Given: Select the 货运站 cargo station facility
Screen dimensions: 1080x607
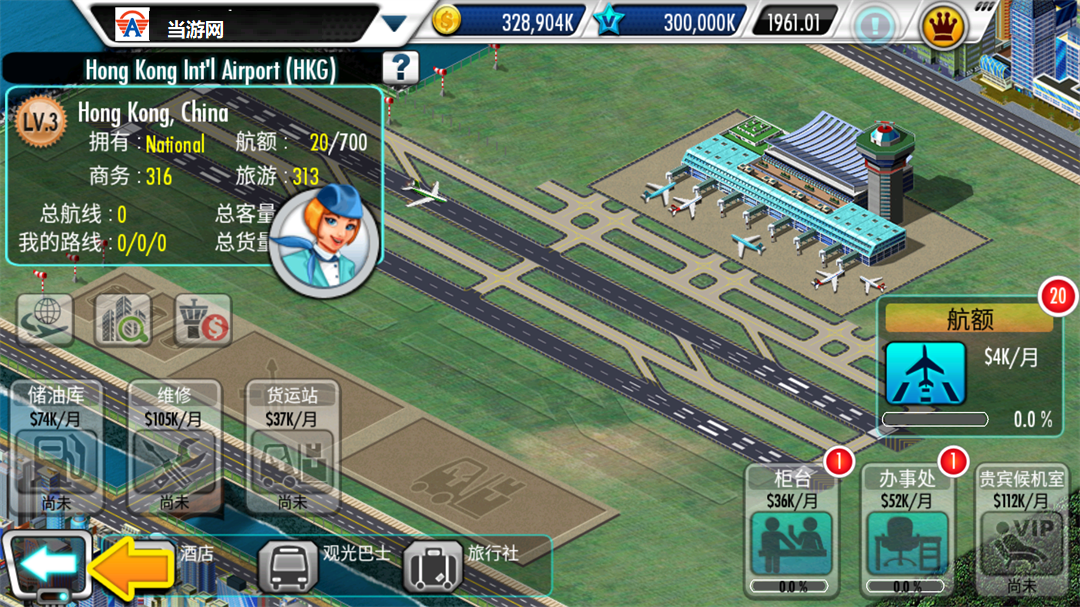Looking at the screenshot, I should (x=291, y=447).
